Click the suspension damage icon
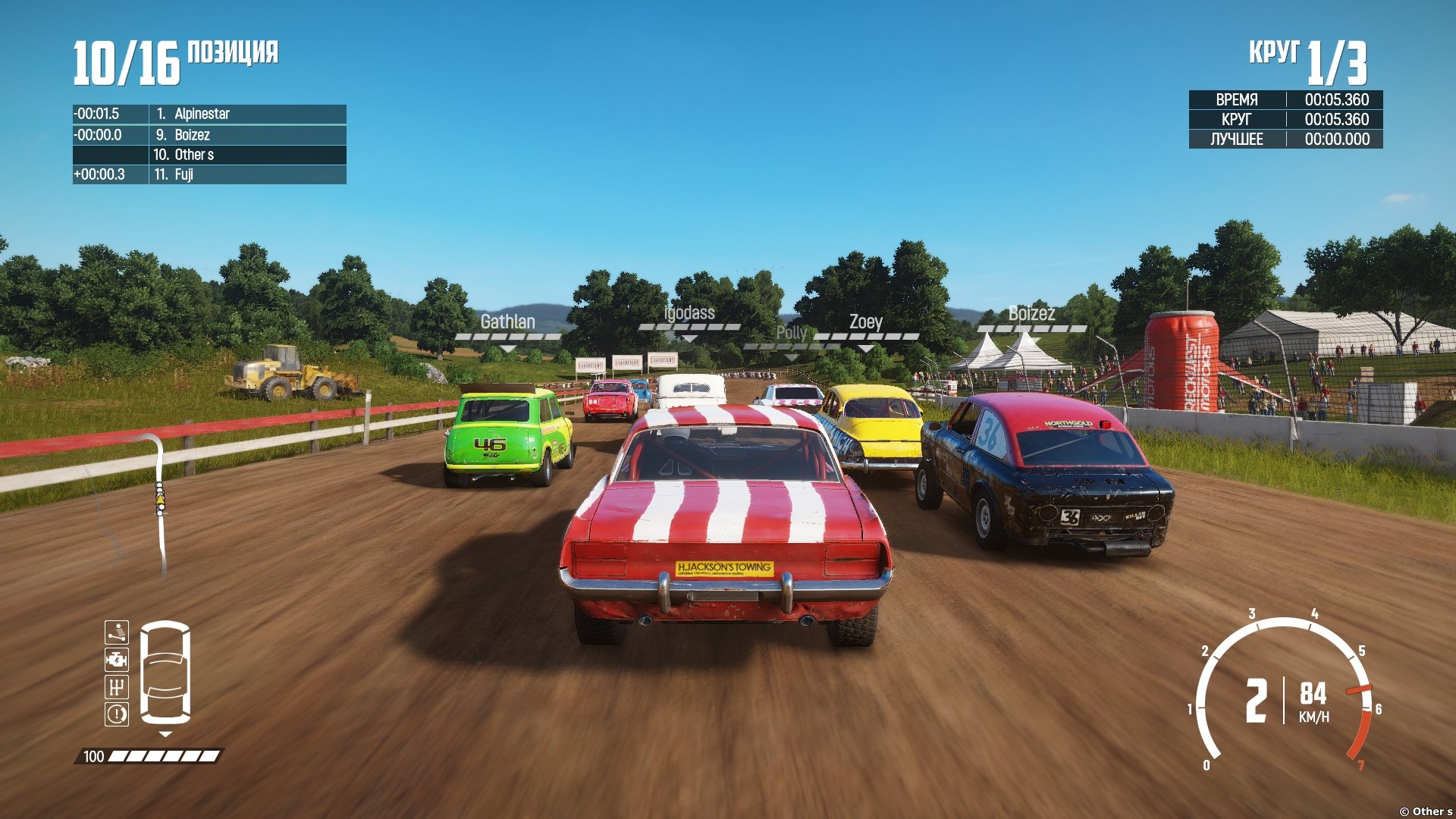This screenshot has height=819, width=1456. [117, 632]
